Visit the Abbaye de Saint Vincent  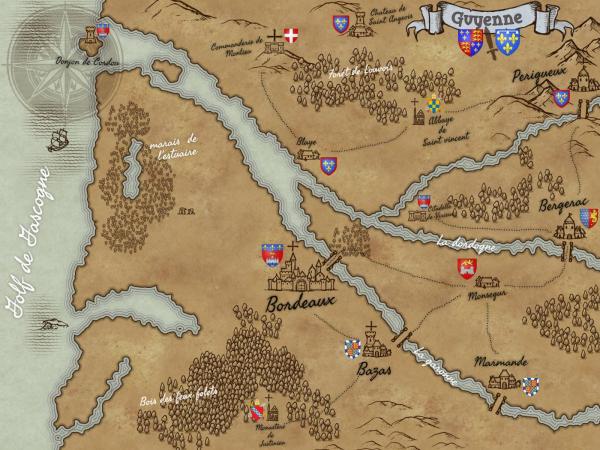[419, 114]
